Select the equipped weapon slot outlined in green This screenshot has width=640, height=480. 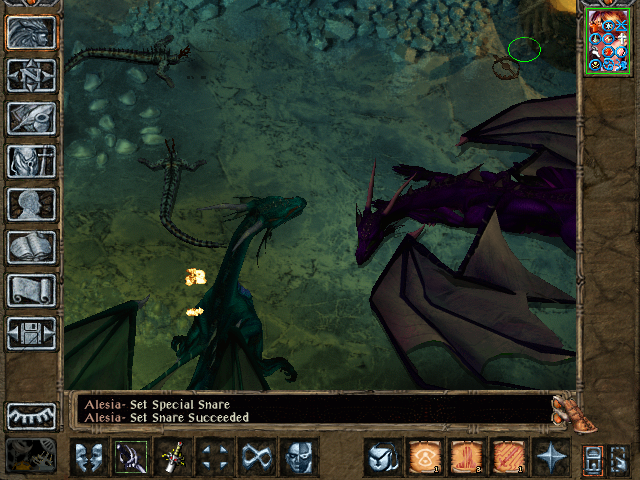pos(131,458)
